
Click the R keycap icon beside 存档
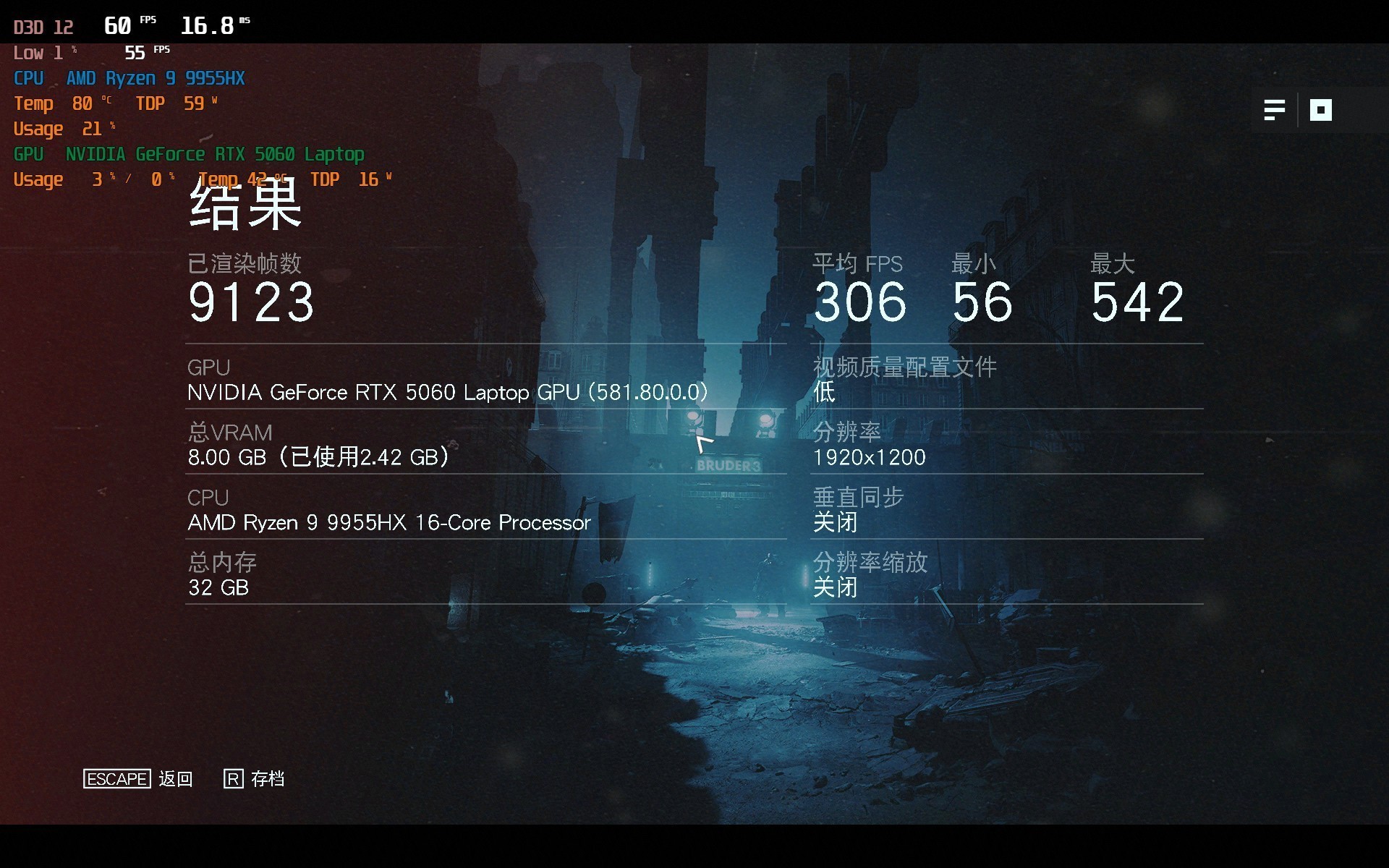(x=232, y=779)
